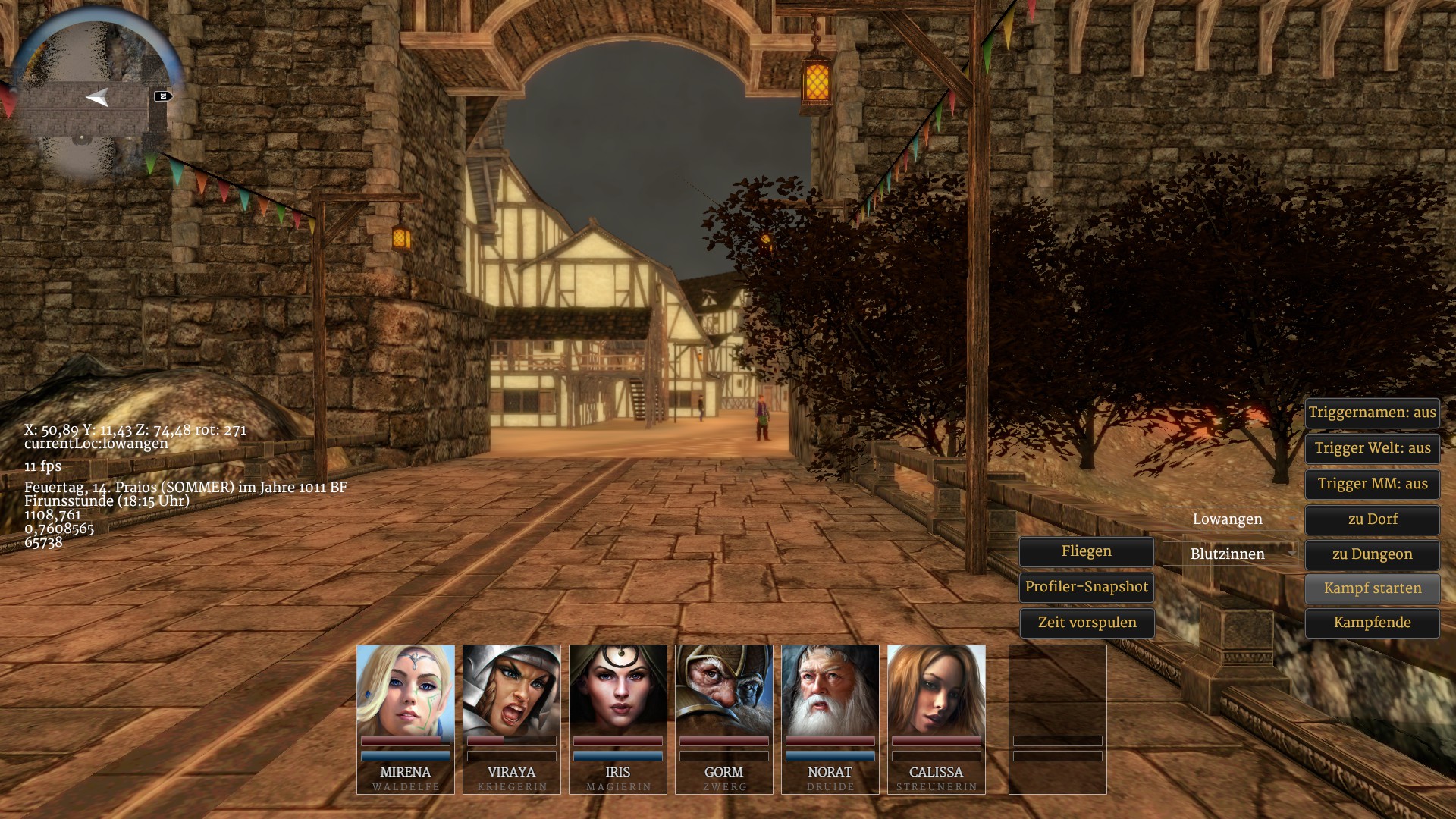
Task: Travel using the zu Dorf button
Action: coord(1372,519)
